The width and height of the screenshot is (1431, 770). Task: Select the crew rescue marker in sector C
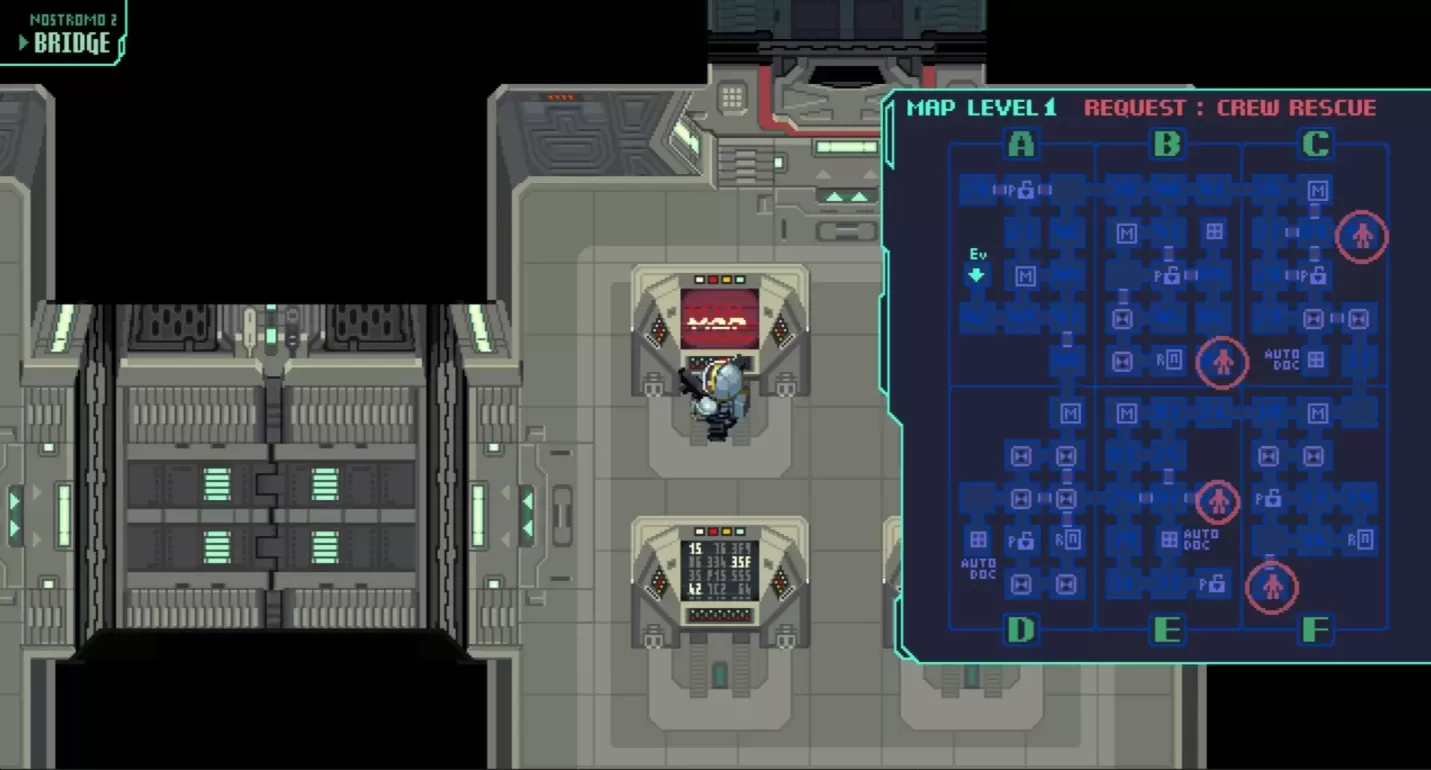(x=1362, y=237)
